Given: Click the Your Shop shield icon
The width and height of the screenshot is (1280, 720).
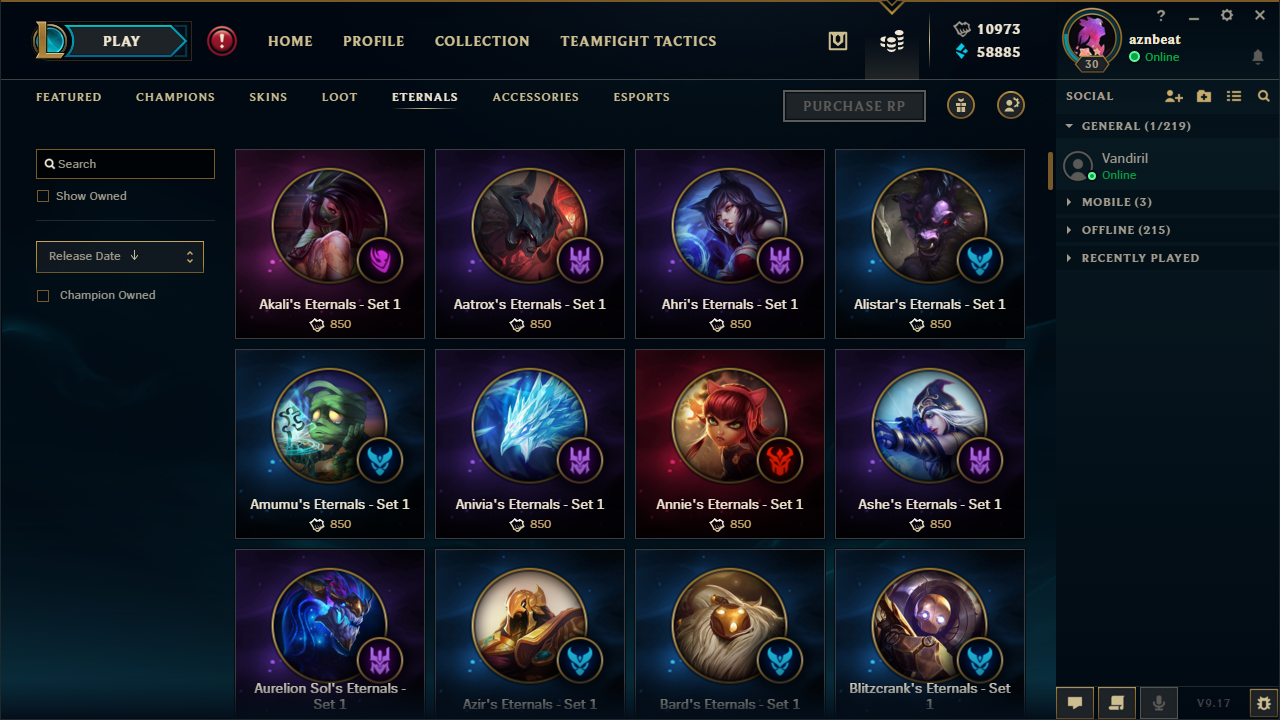Looking at the screenshot, I should tap(837, 41).
